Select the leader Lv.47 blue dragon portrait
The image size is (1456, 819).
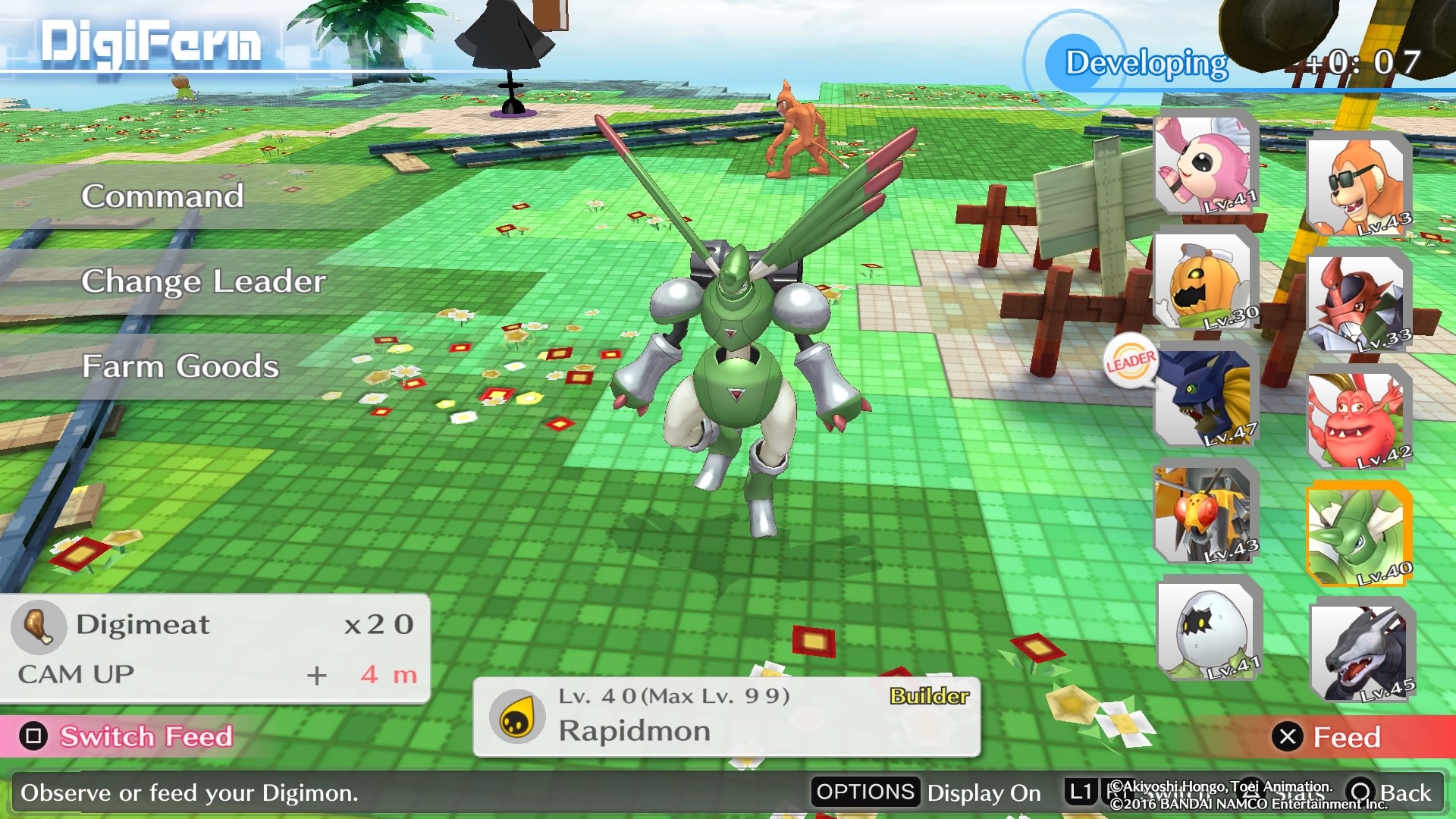coord(1204,397)
